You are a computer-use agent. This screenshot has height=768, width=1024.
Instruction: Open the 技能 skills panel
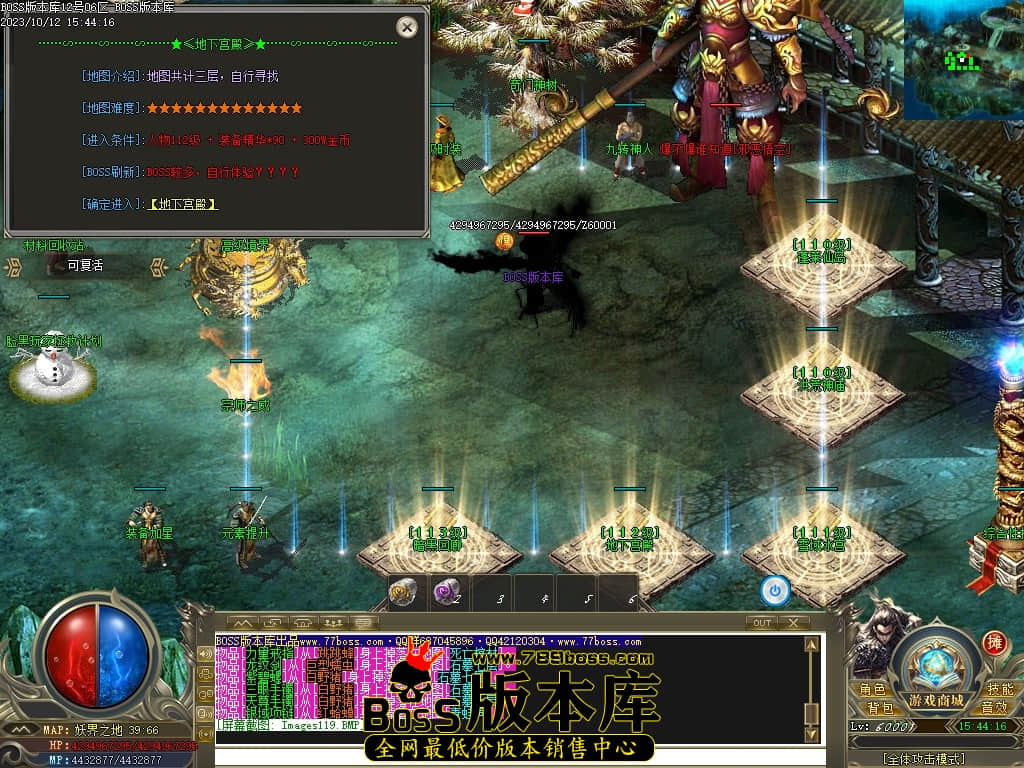[1000, 690]
